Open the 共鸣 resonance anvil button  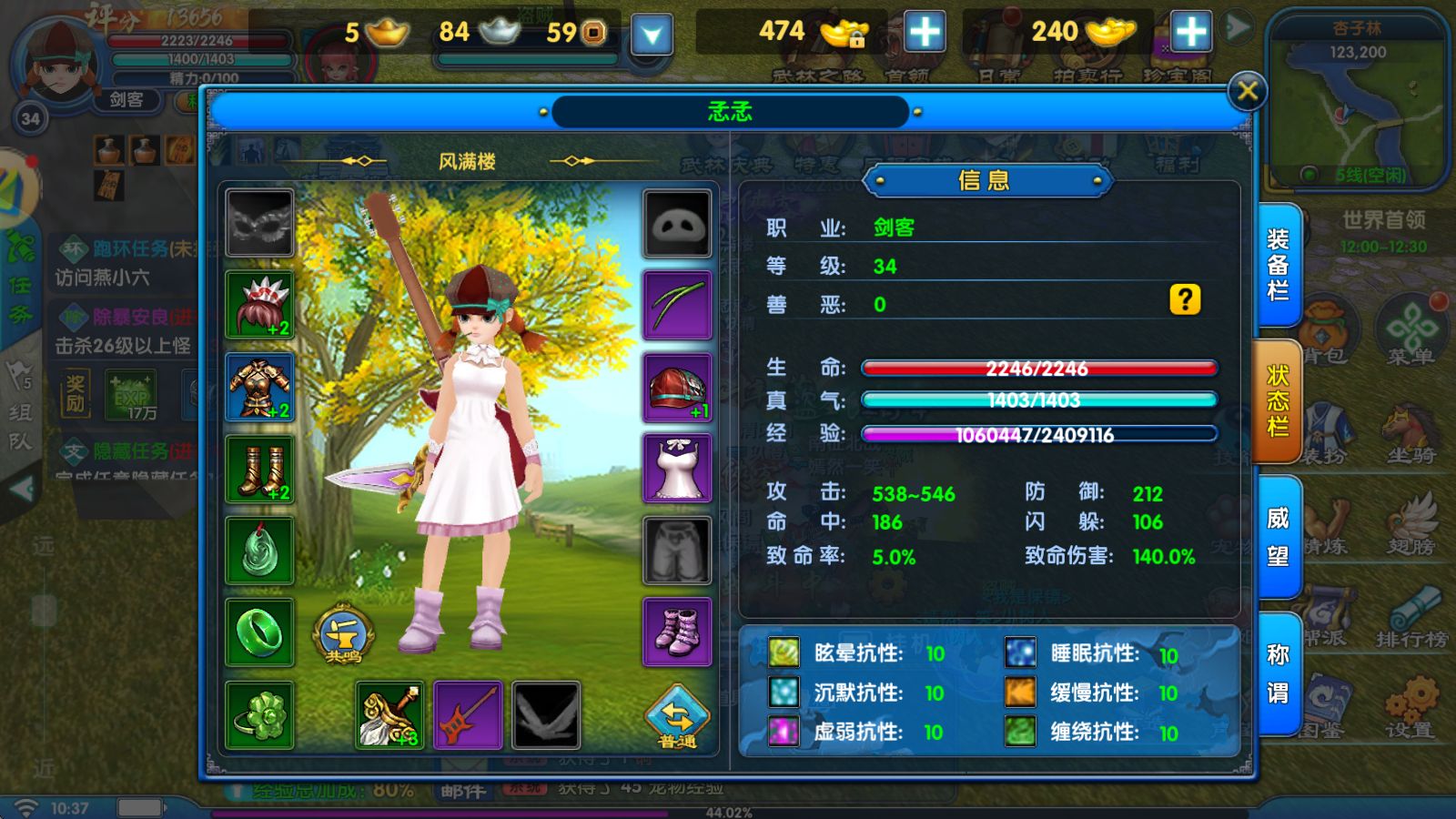(x=343, y=634)
